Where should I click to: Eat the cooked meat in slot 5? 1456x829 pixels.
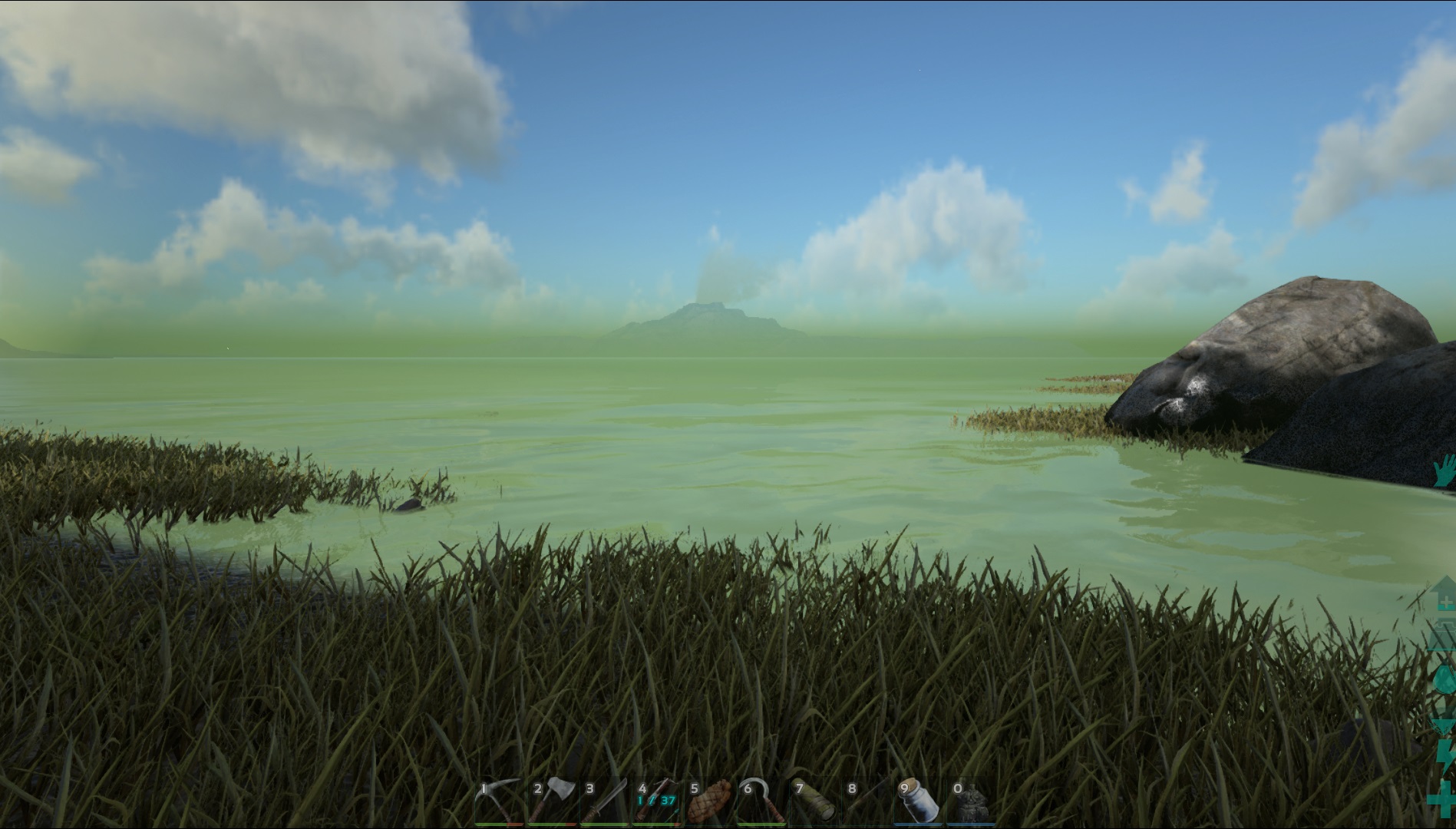coord(710,801)
